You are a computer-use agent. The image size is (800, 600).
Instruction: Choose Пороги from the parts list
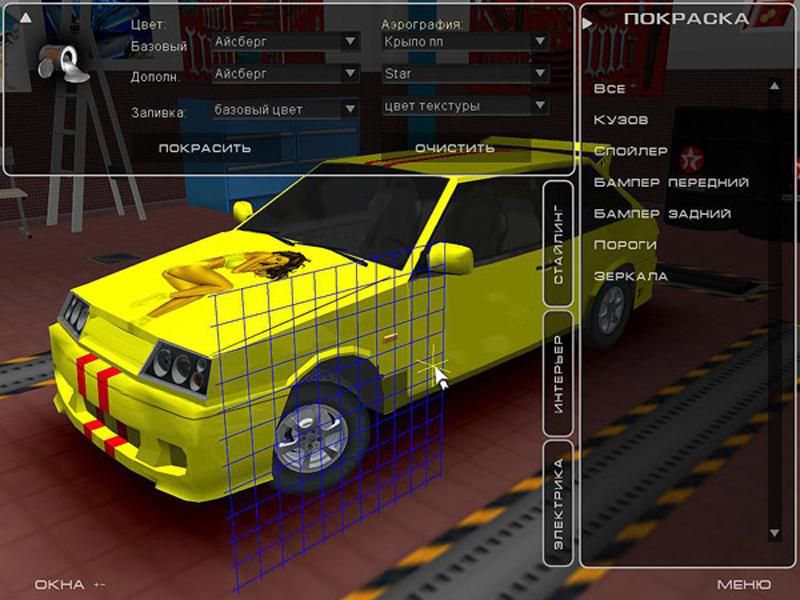tap(625, 245)
